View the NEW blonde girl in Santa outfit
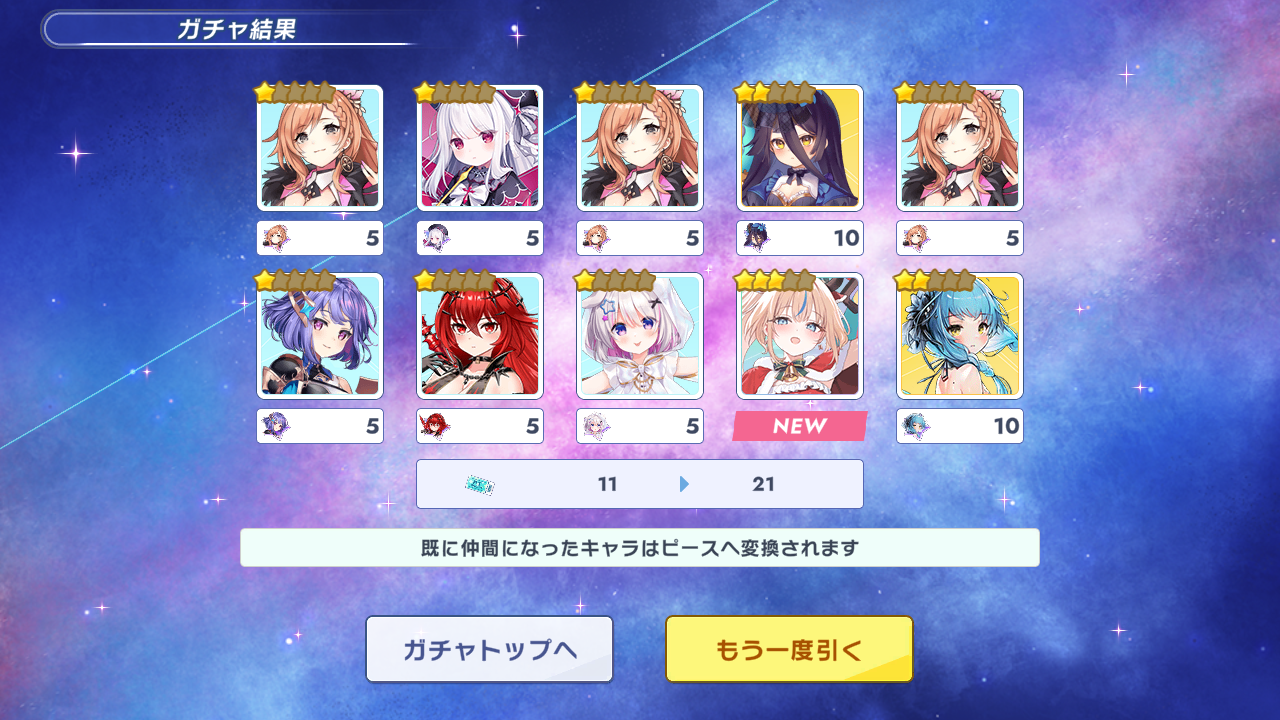This screenshot has height=720, width=1280. click(x=800, y=336)
